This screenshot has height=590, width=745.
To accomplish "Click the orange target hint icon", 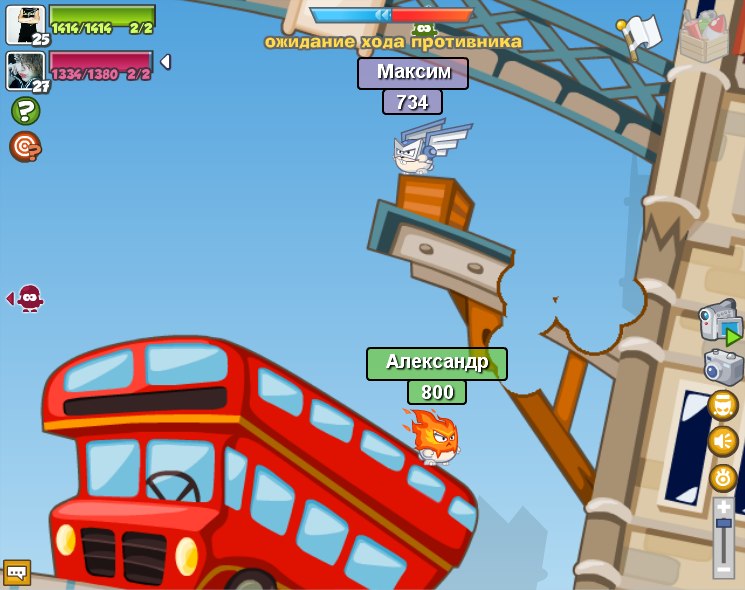I will coord(24,147).
